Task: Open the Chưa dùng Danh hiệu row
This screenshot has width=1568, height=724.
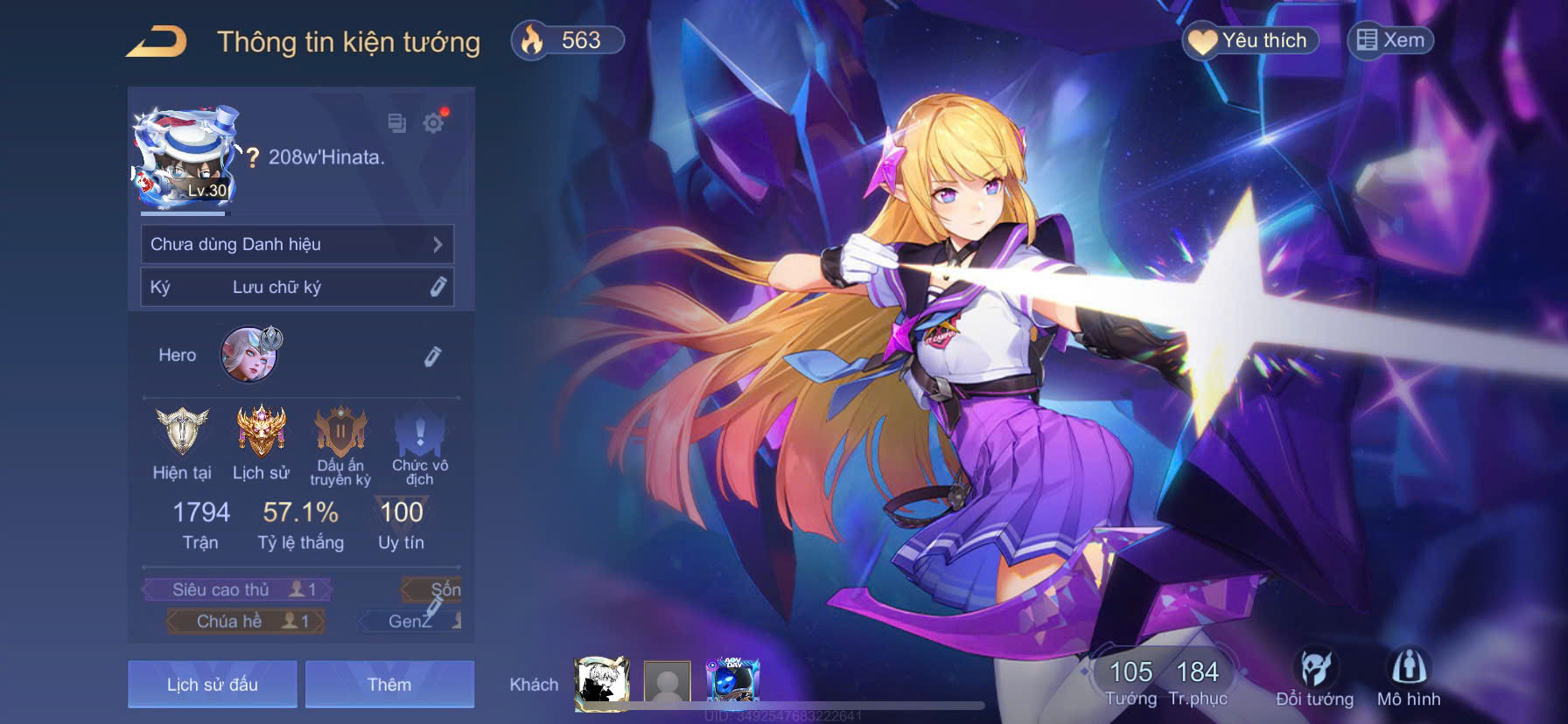Action: click(297, 244)
